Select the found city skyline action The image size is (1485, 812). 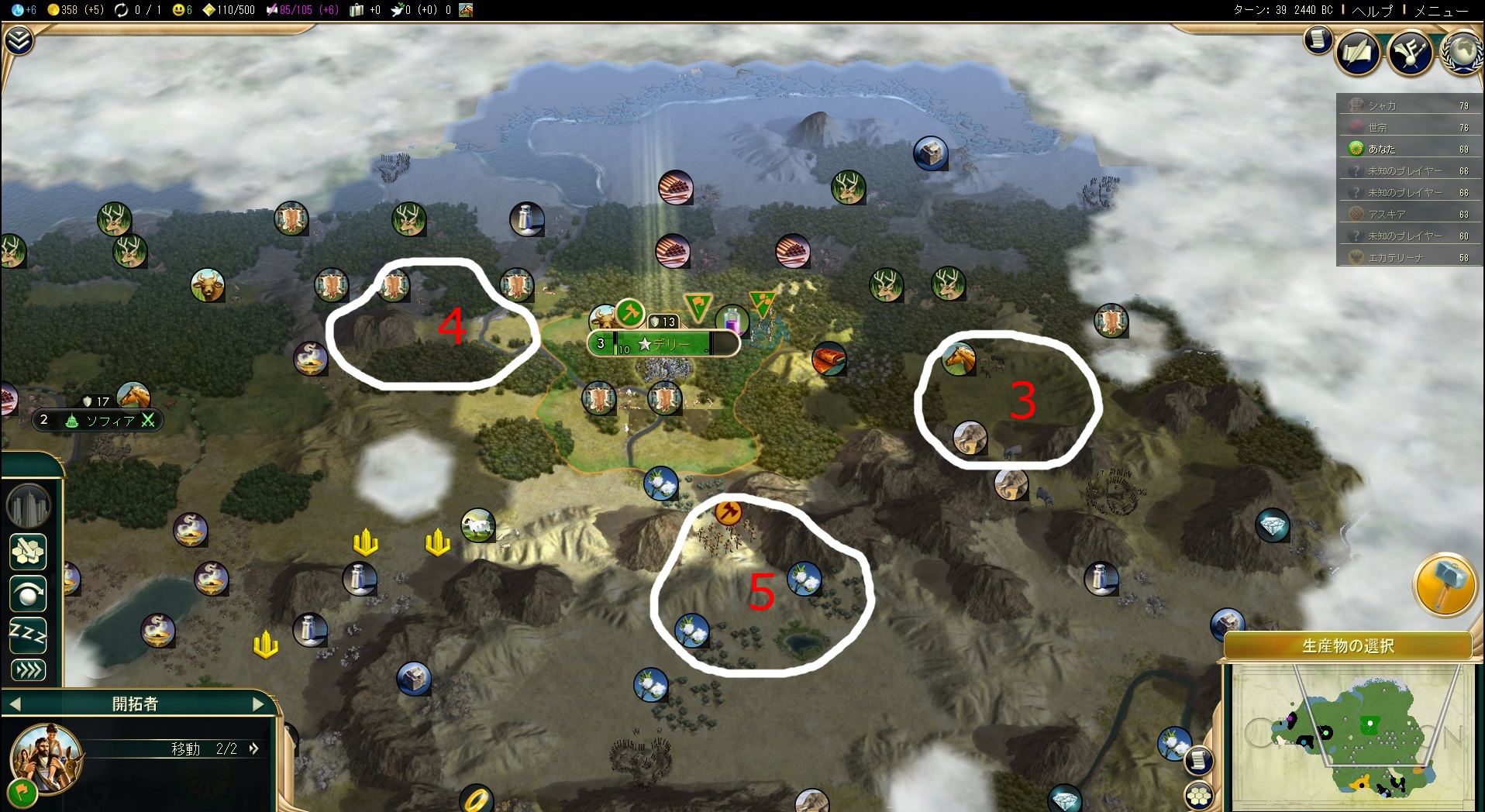[29, 506]
